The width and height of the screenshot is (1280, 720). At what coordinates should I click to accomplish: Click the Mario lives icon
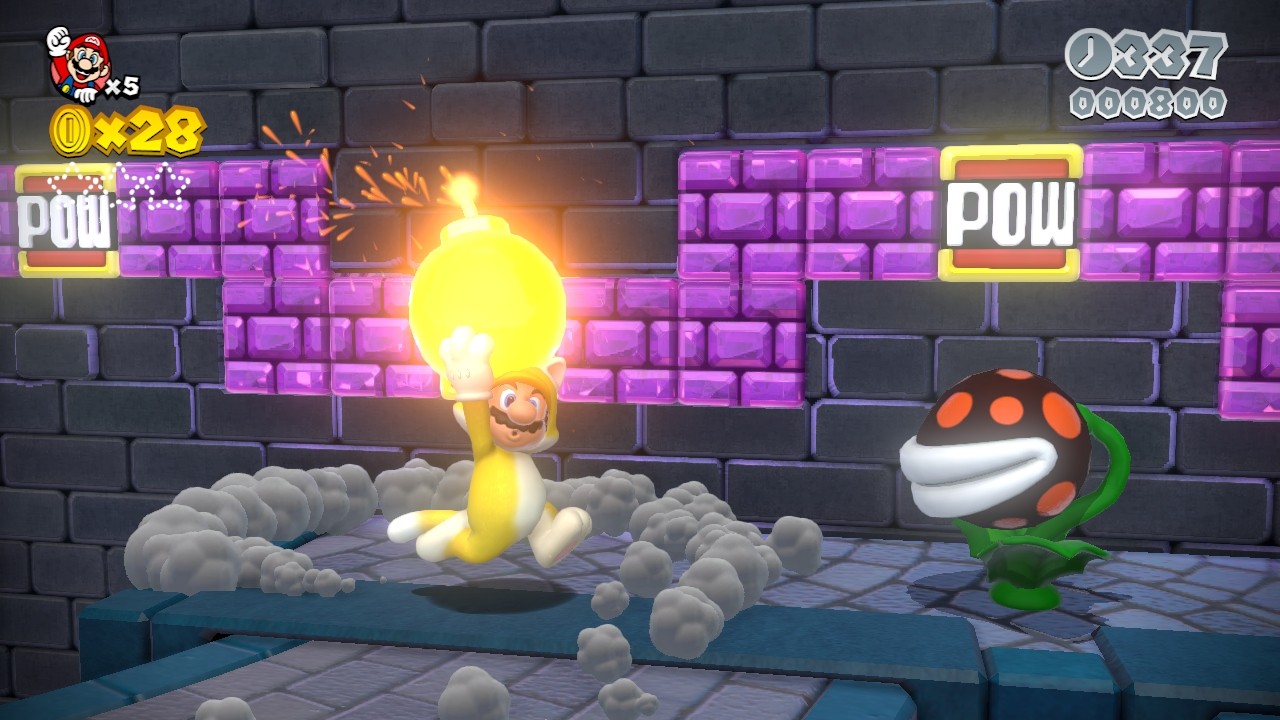point(78,62)
